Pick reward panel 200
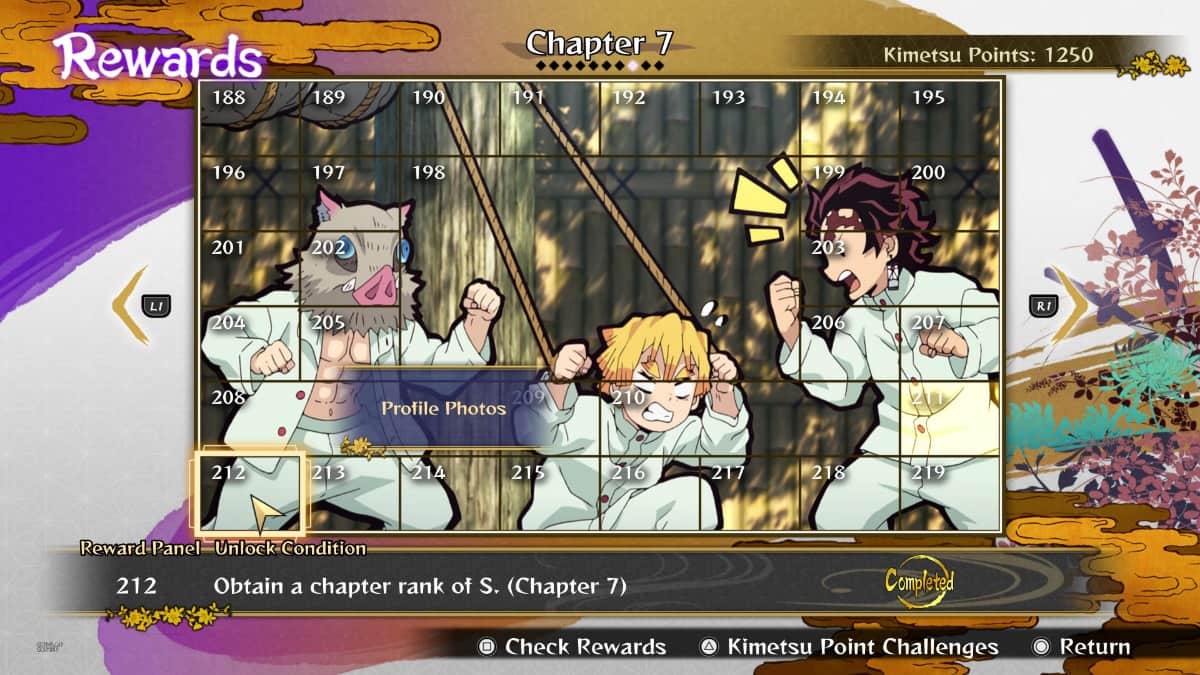This screenshot has height=675, width=1200. point(950,193)
